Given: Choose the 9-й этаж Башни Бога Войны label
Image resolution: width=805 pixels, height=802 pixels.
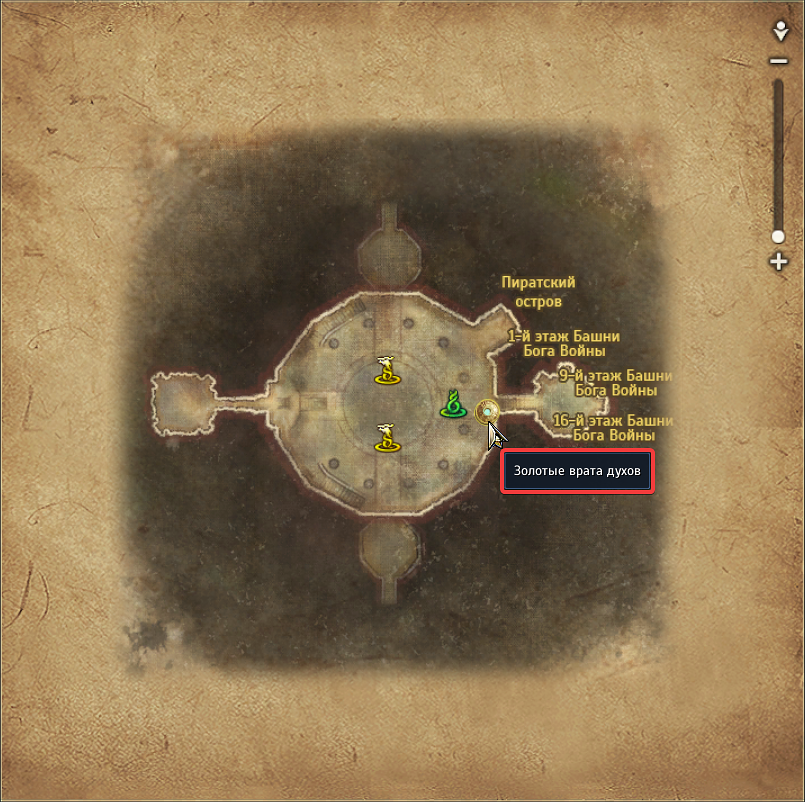Looking at the screenshot, I should pos(613,383).
